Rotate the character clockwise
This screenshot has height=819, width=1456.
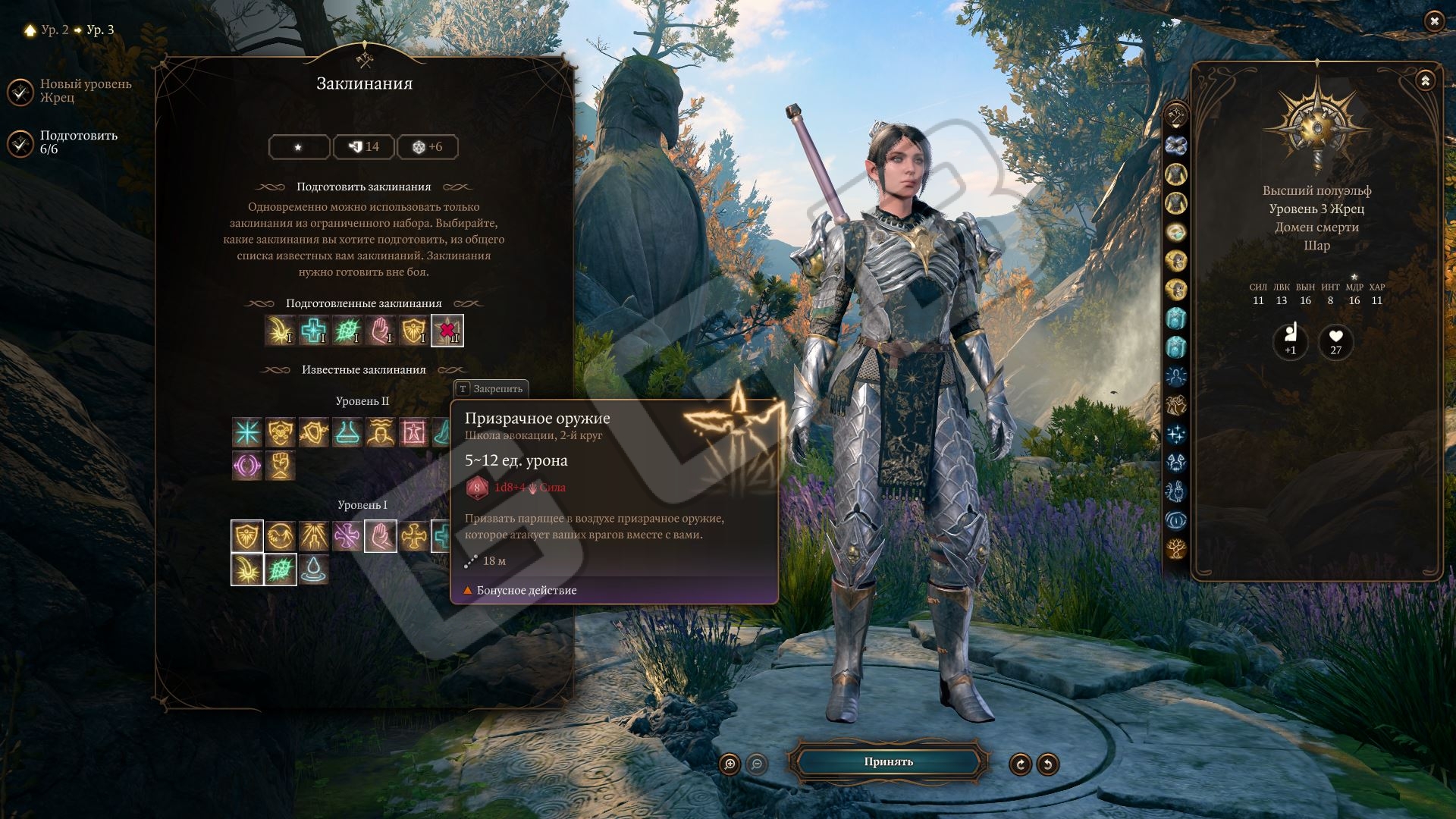[x=1020, y=764]
